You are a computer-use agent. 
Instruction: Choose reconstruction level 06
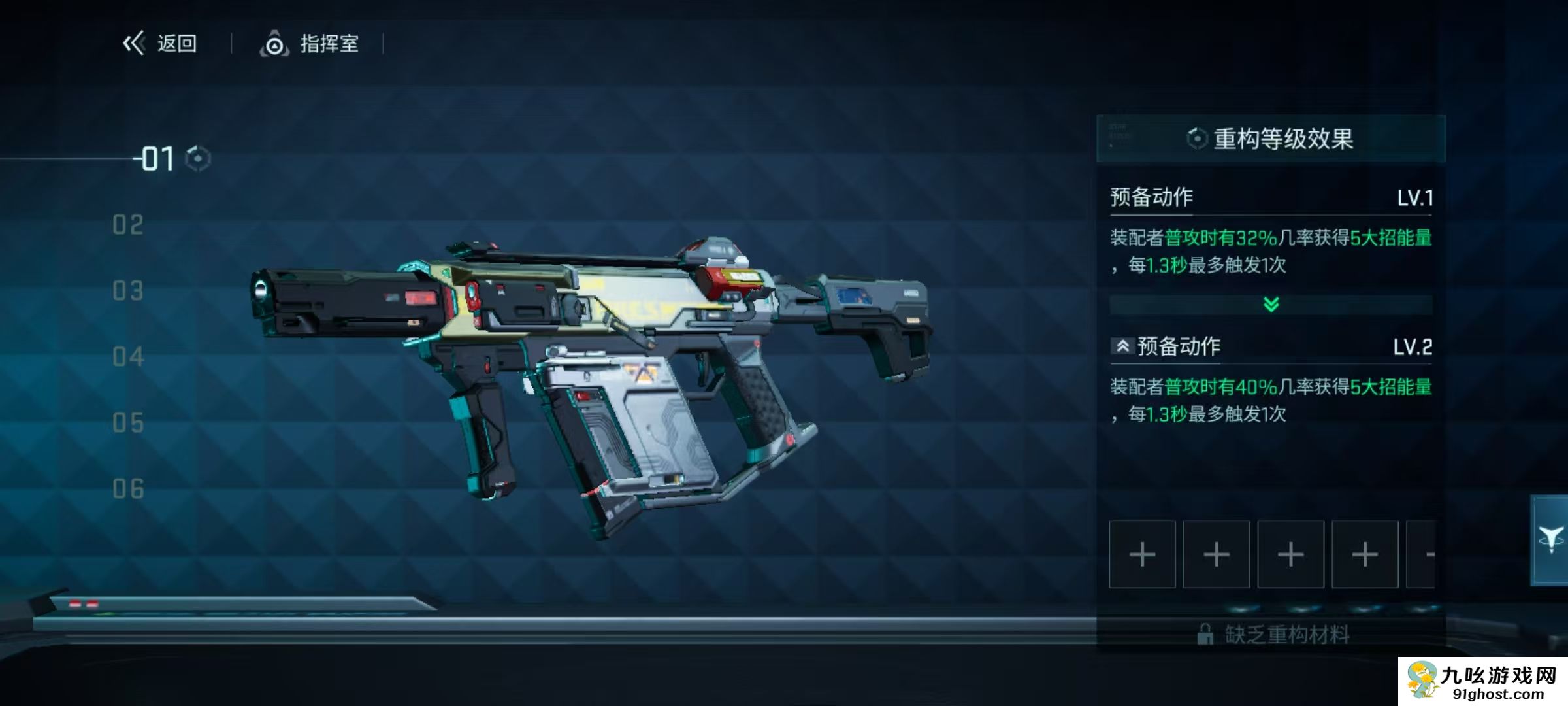click(128, 490)
